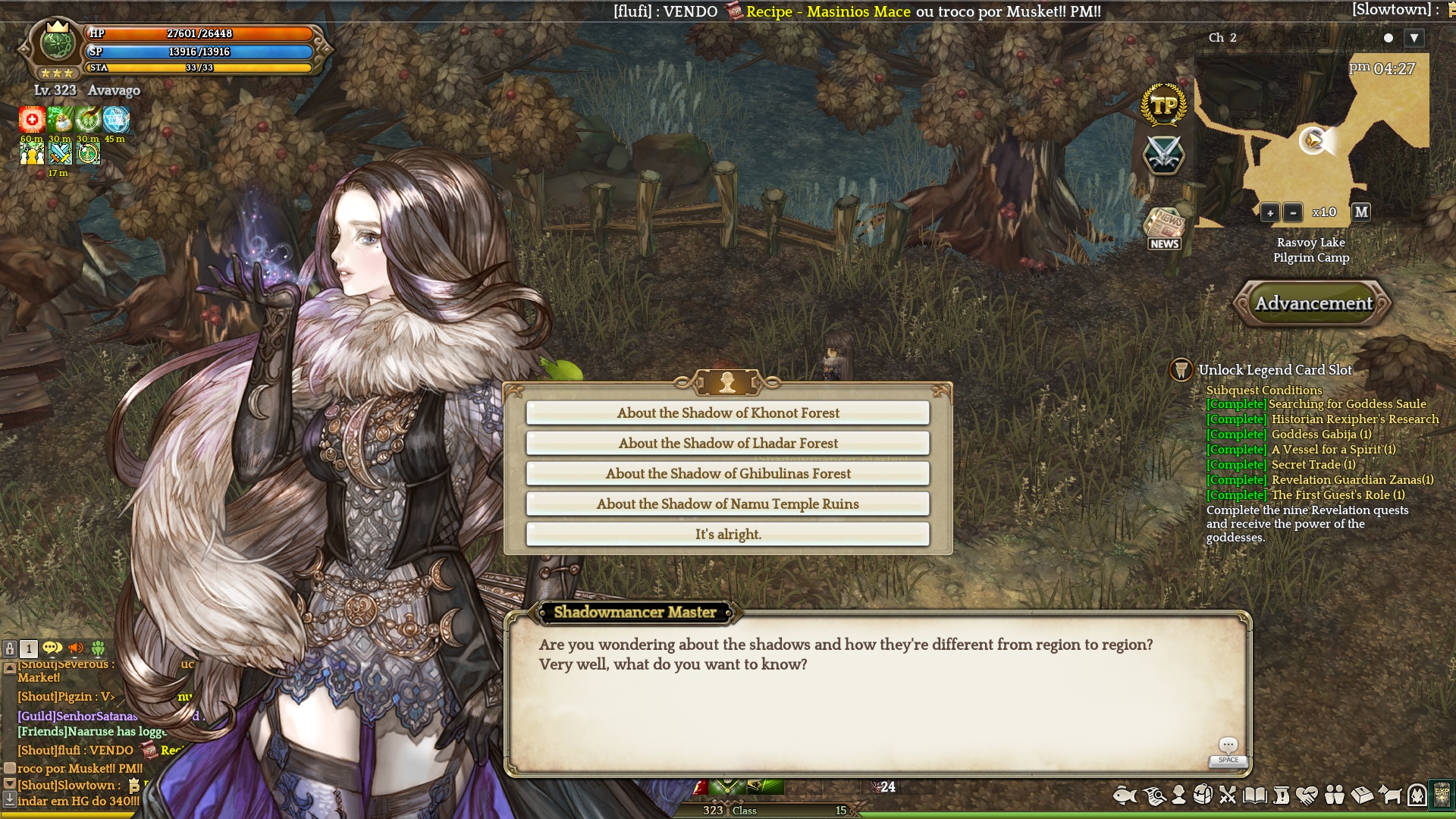Open the TP shop icon

pyautogui.click(x=1163, y=105)
